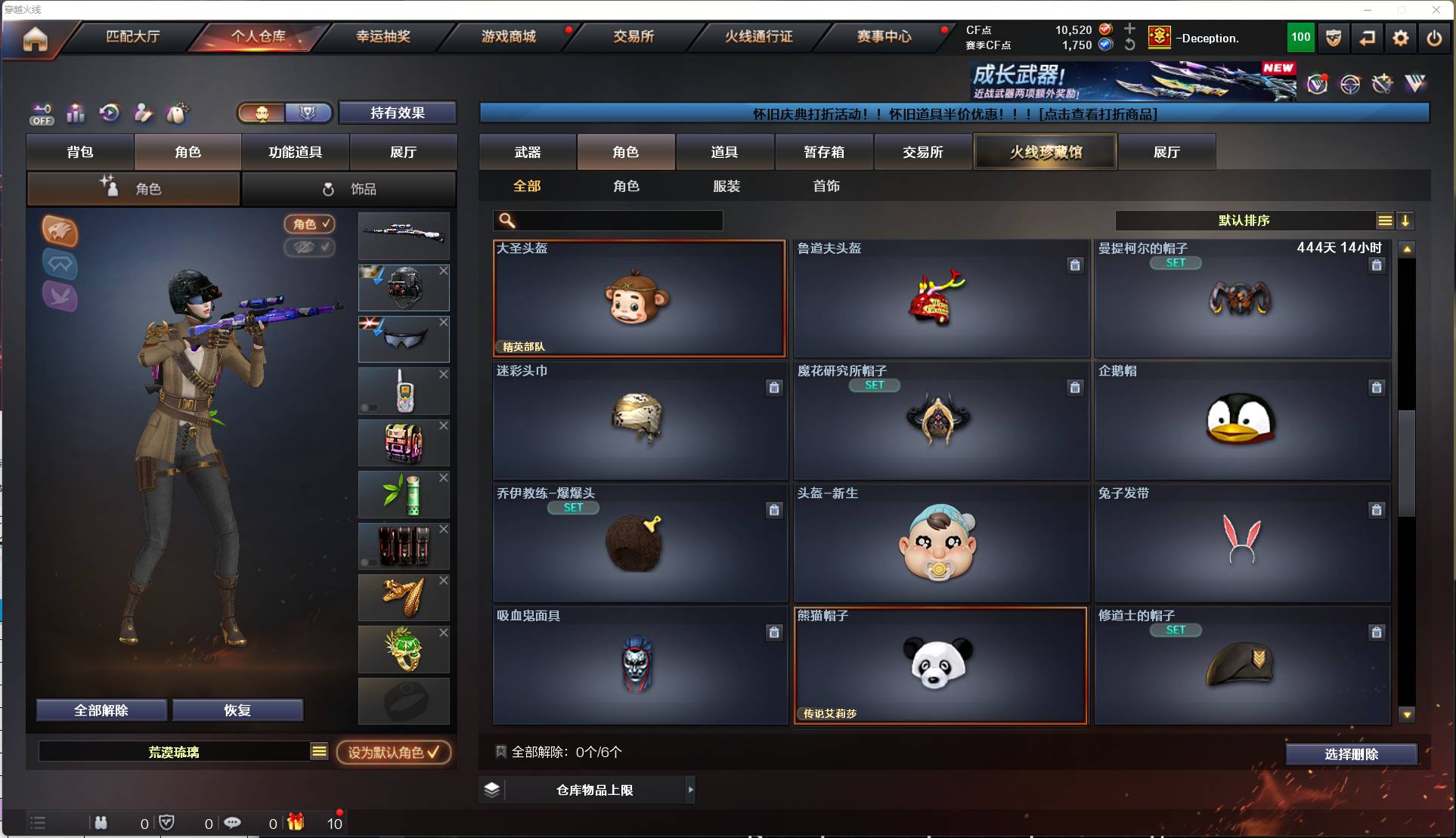Click the return arrow icon near settings

point(1368,38)
